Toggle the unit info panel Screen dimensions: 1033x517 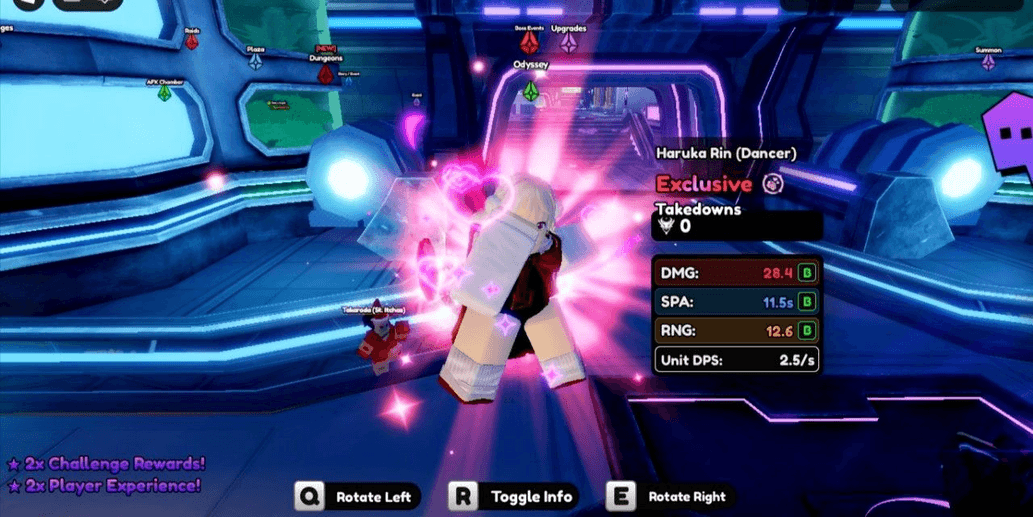pyautogui.click(x=515, y=497)
